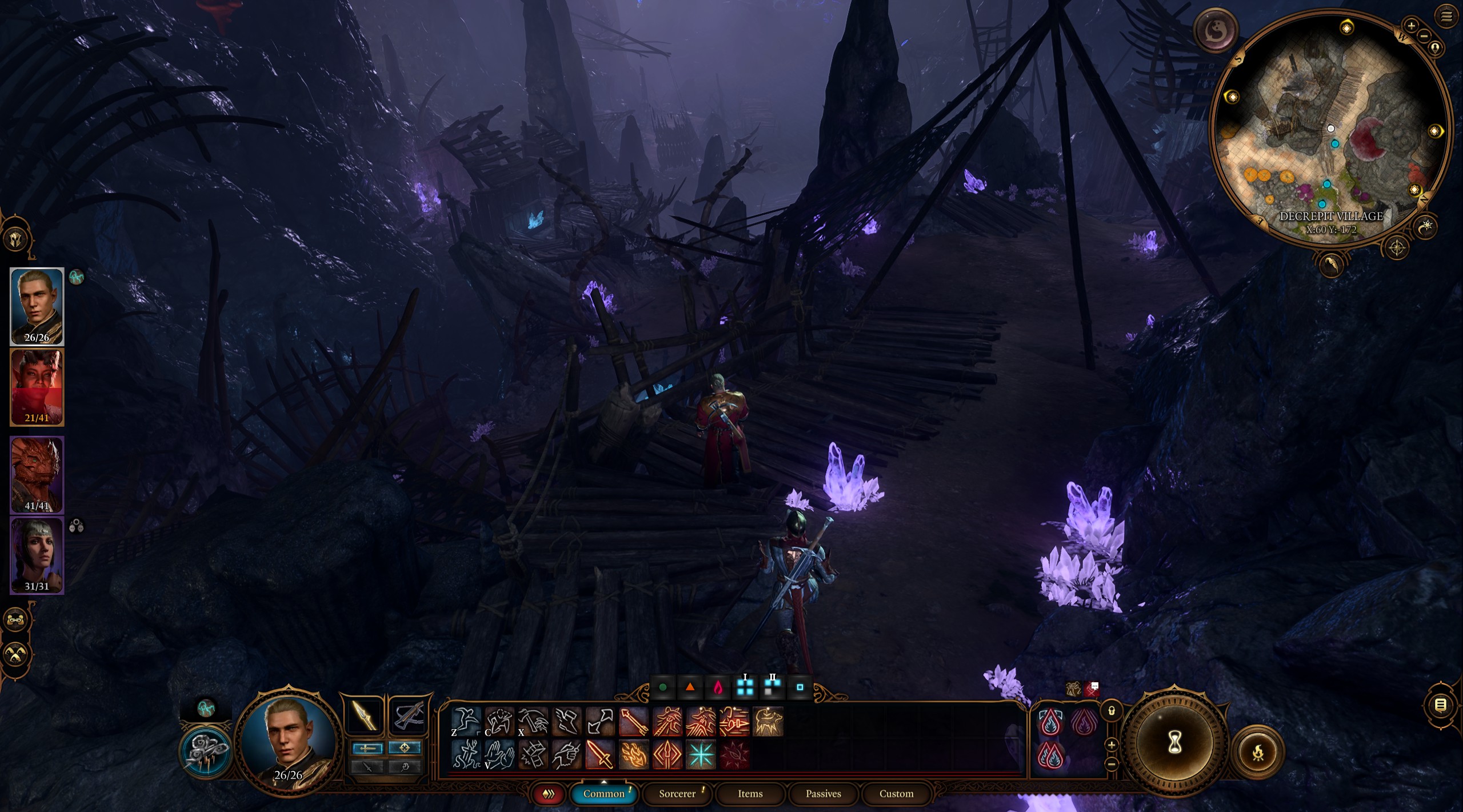The height and width of the screenshot is (812, 1463).
Task: Open the Sorcerer hotbar tab
Action: [677, 794]
